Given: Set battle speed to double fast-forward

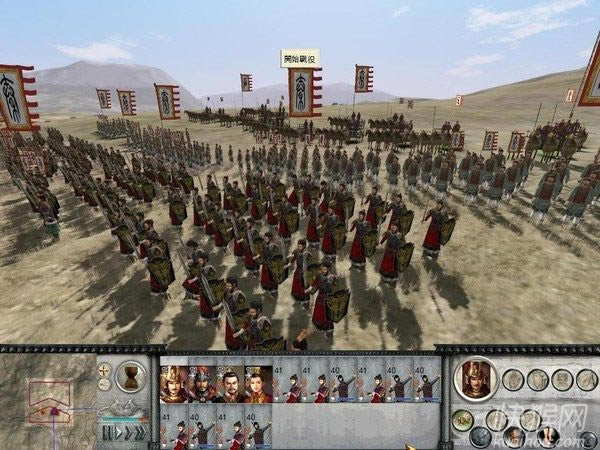Looking at the screenshot, I should pyautogui.click(x=128, y=433).
